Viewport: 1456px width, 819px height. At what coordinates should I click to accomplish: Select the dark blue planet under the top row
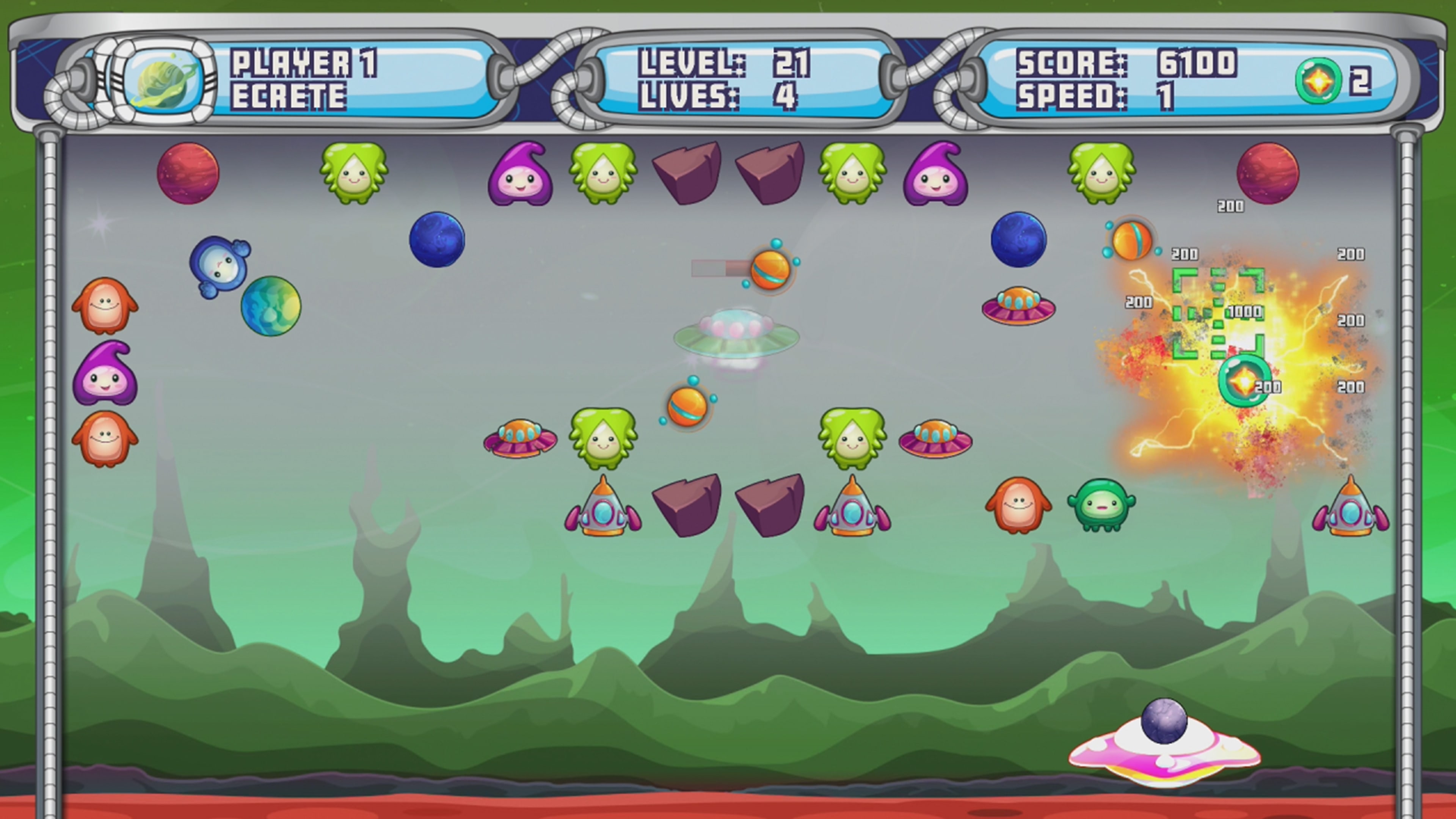click(438, 240)
